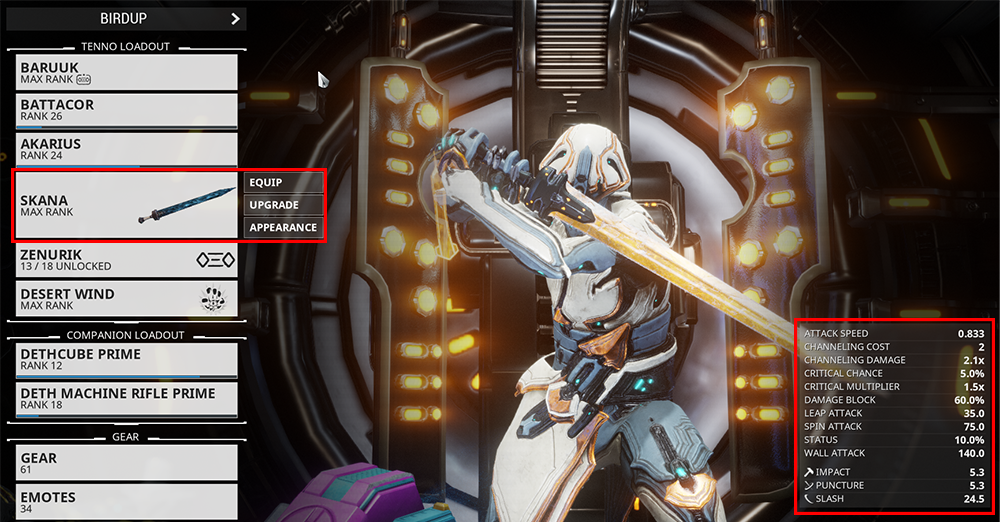
Task: Select the Baruuk warframe slot
Action: coord(127,72)
